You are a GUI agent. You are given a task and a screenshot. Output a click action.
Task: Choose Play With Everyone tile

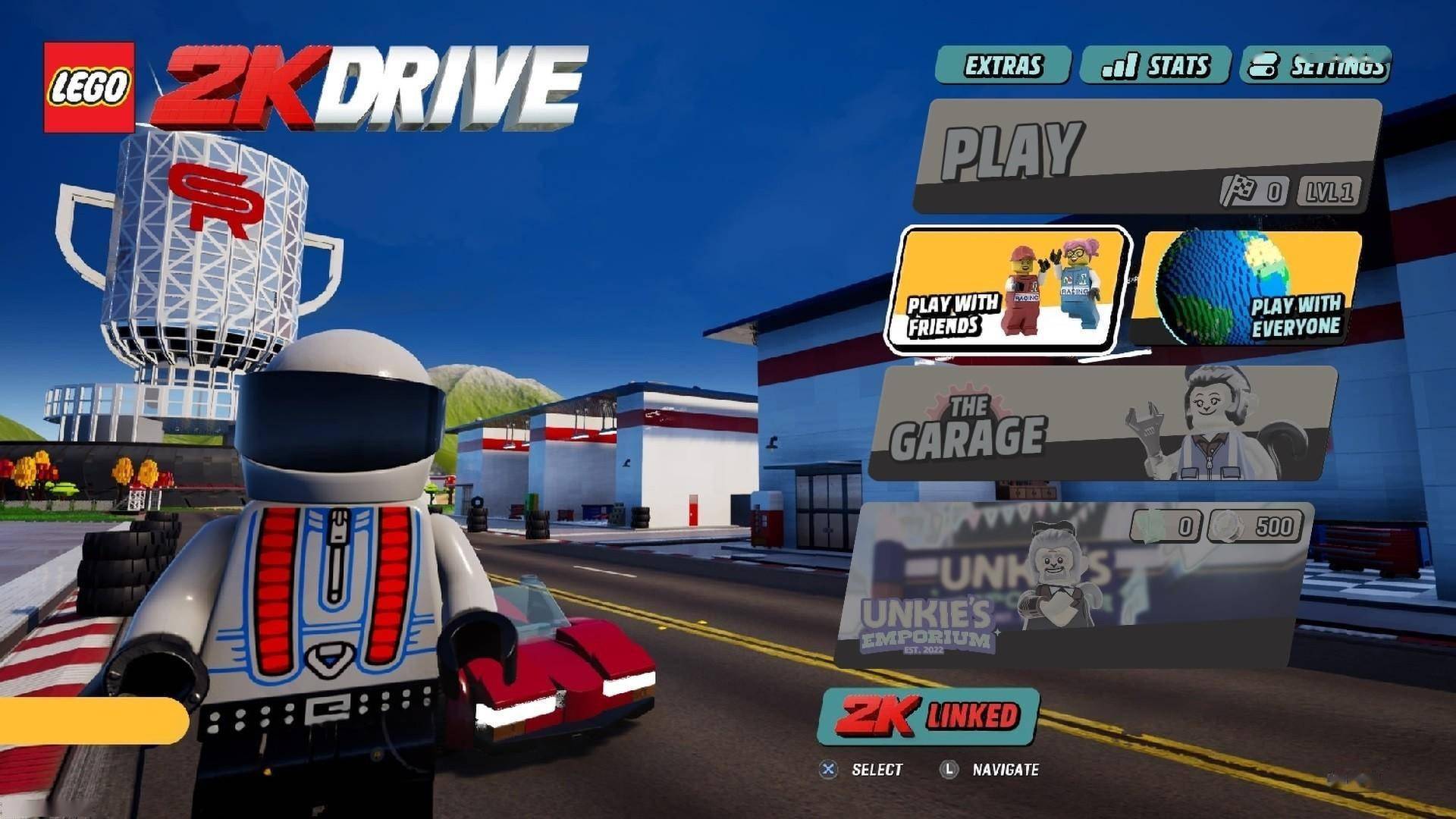pyautogui.click(x=1247, y=288)
